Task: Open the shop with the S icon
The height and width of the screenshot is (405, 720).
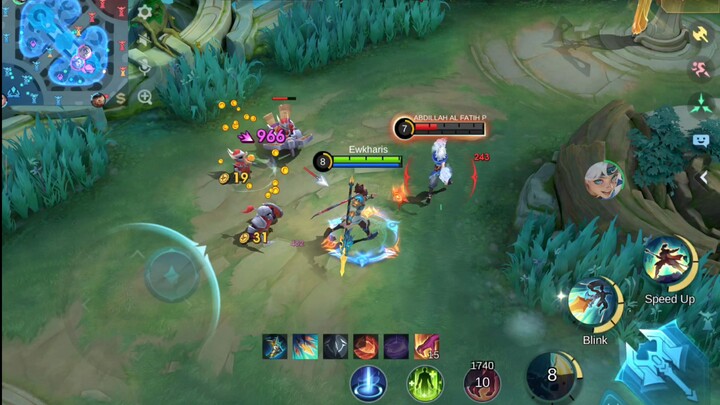Action: click(x=121, y=98)
